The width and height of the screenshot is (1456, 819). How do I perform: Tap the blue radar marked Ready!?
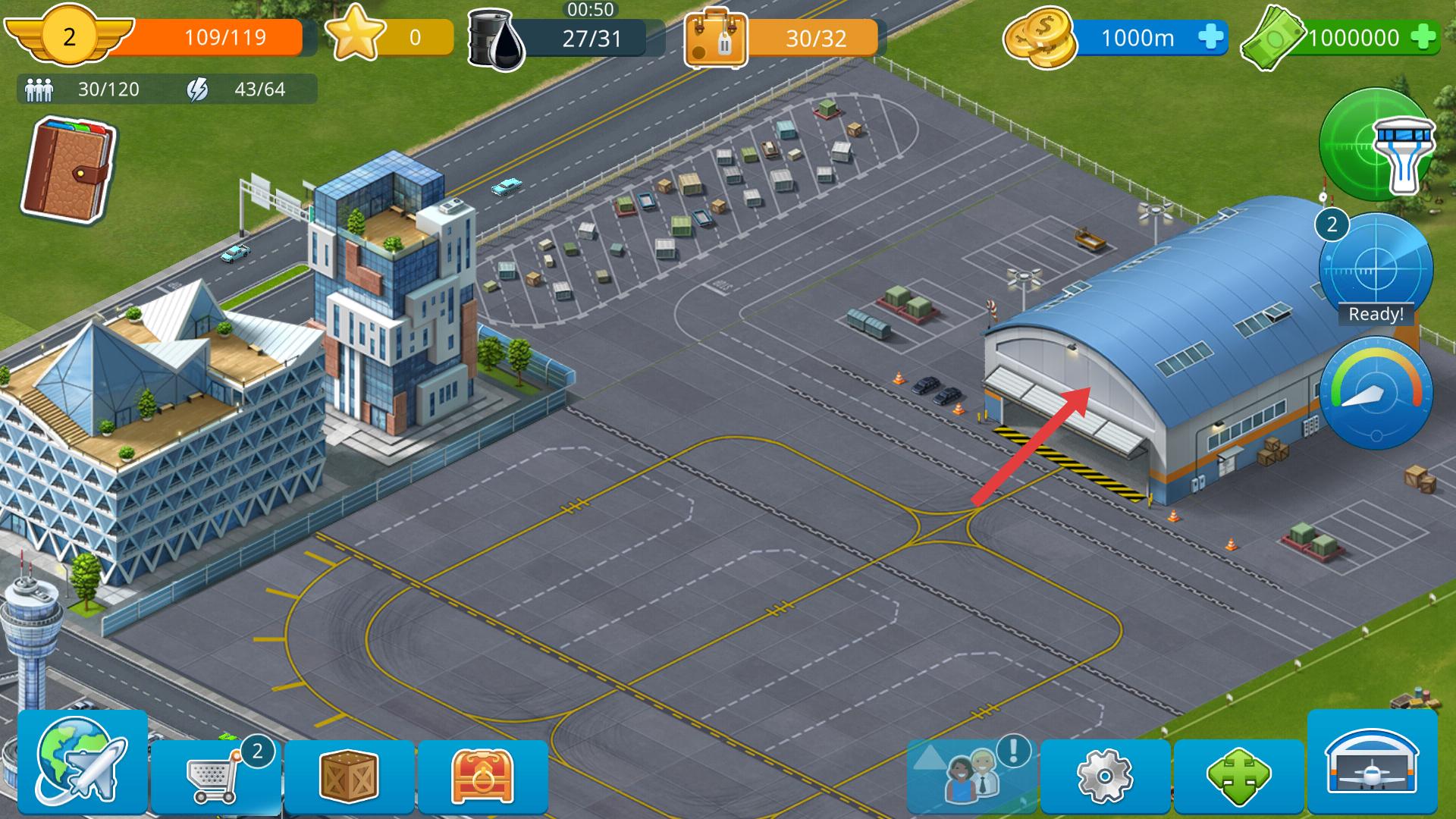(x=1376, y=271)
